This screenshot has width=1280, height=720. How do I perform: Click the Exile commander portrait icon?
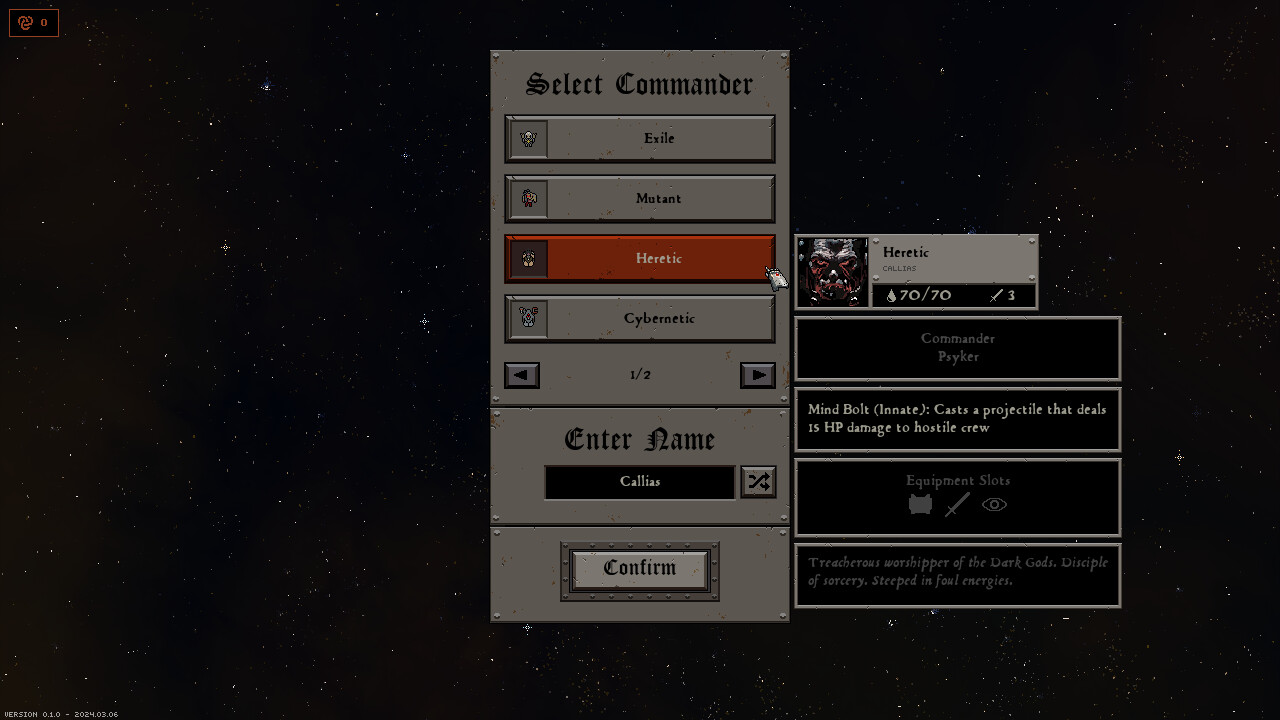coord(527,138)
